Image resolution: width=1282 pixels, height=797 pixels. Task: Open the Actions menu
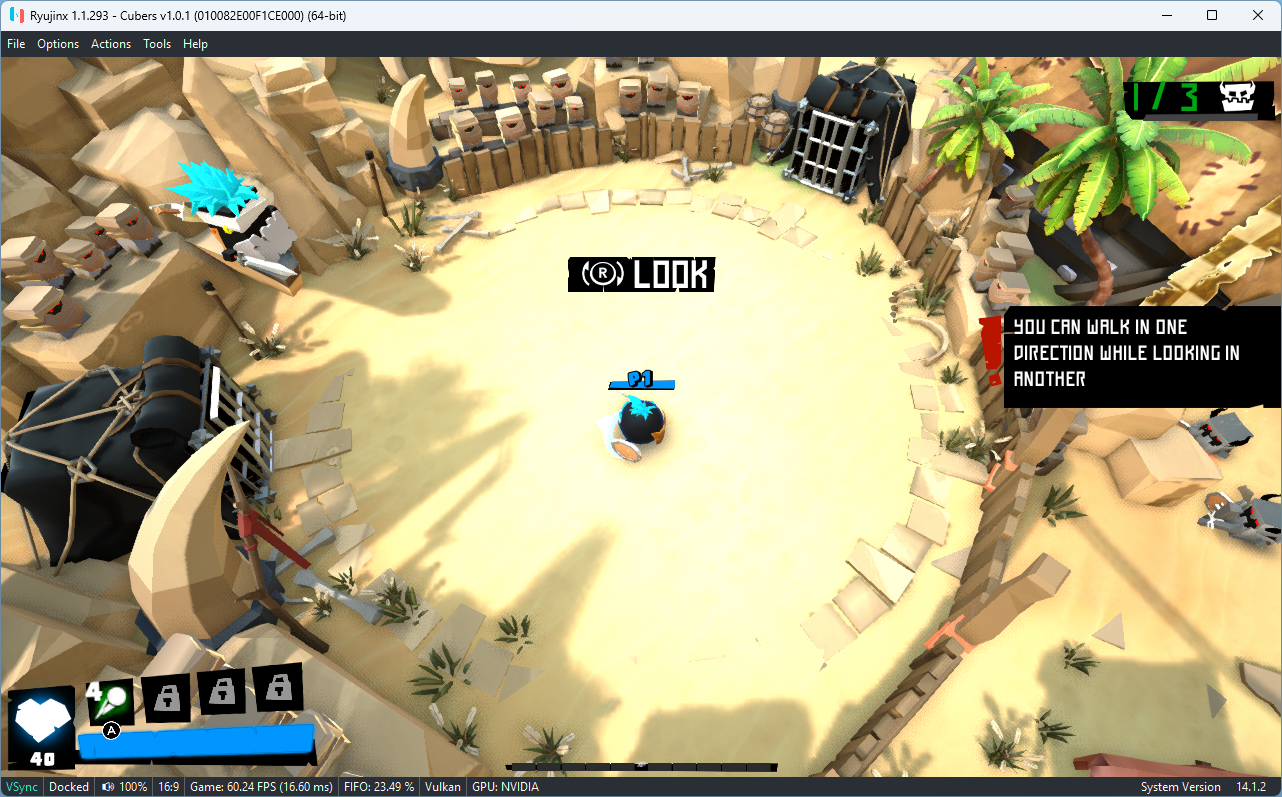[110, 43]
